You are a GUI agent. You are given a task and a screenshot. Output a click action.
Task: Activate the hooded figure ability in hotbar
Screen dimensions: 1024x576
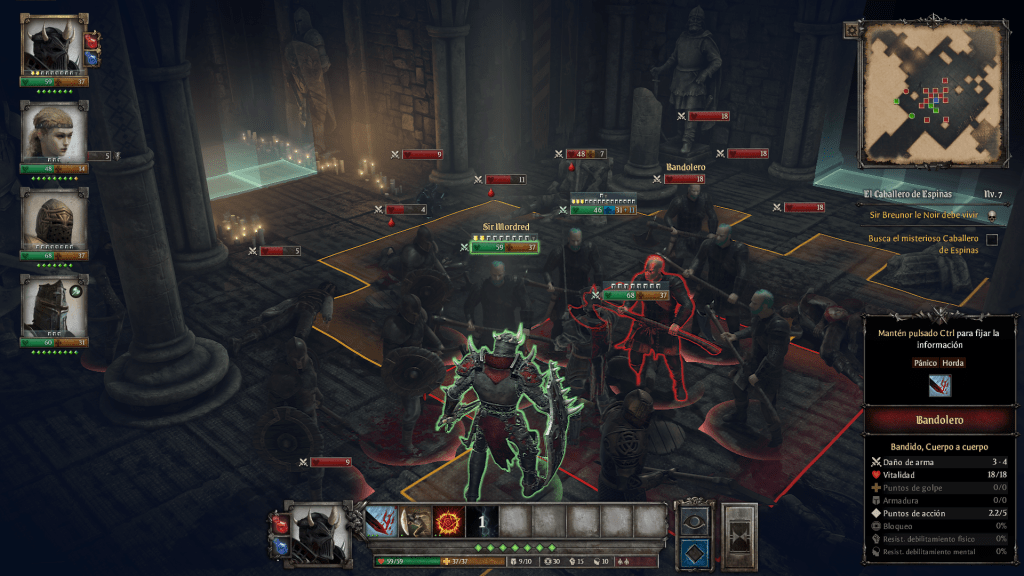[x=414, y=520]
